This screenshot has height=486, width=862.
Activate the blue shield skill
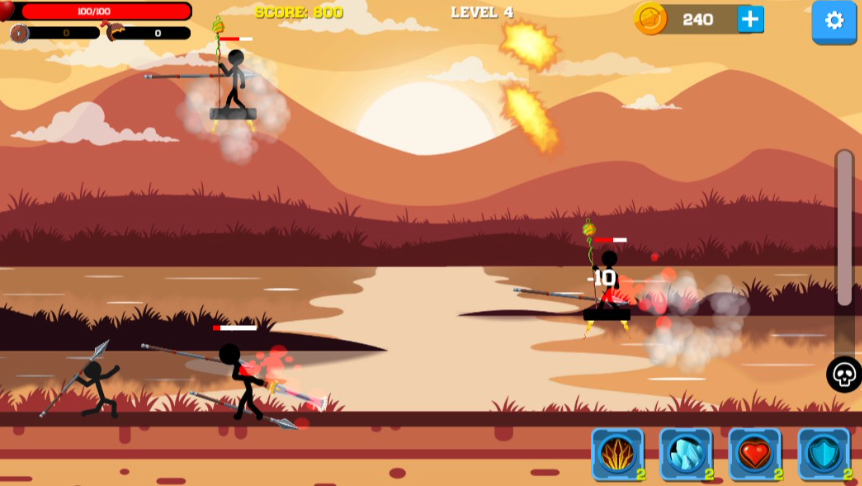823,454
